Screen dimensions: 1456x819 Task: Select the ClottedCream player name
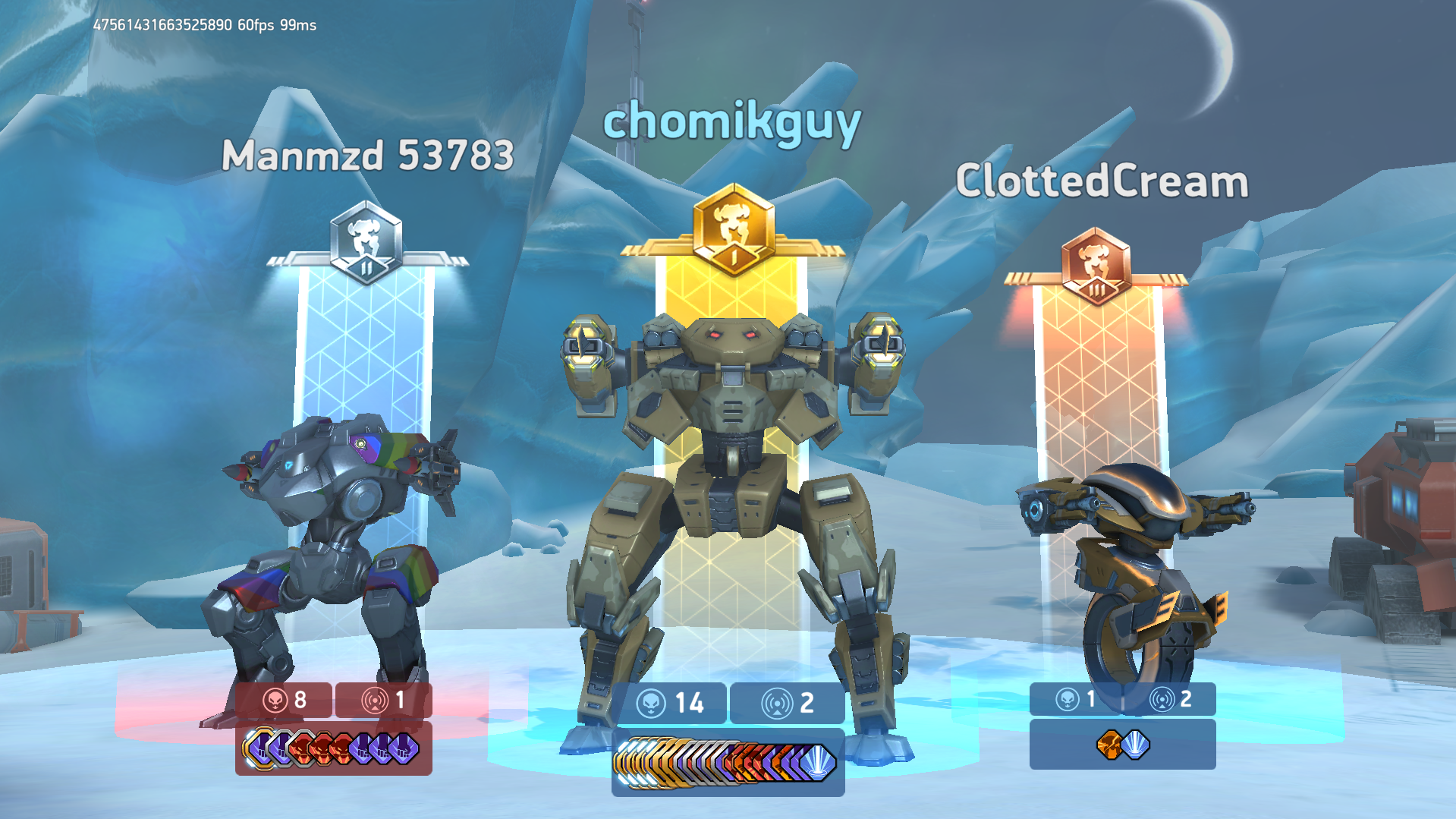pyautogui.click(x=1102, y=182)
